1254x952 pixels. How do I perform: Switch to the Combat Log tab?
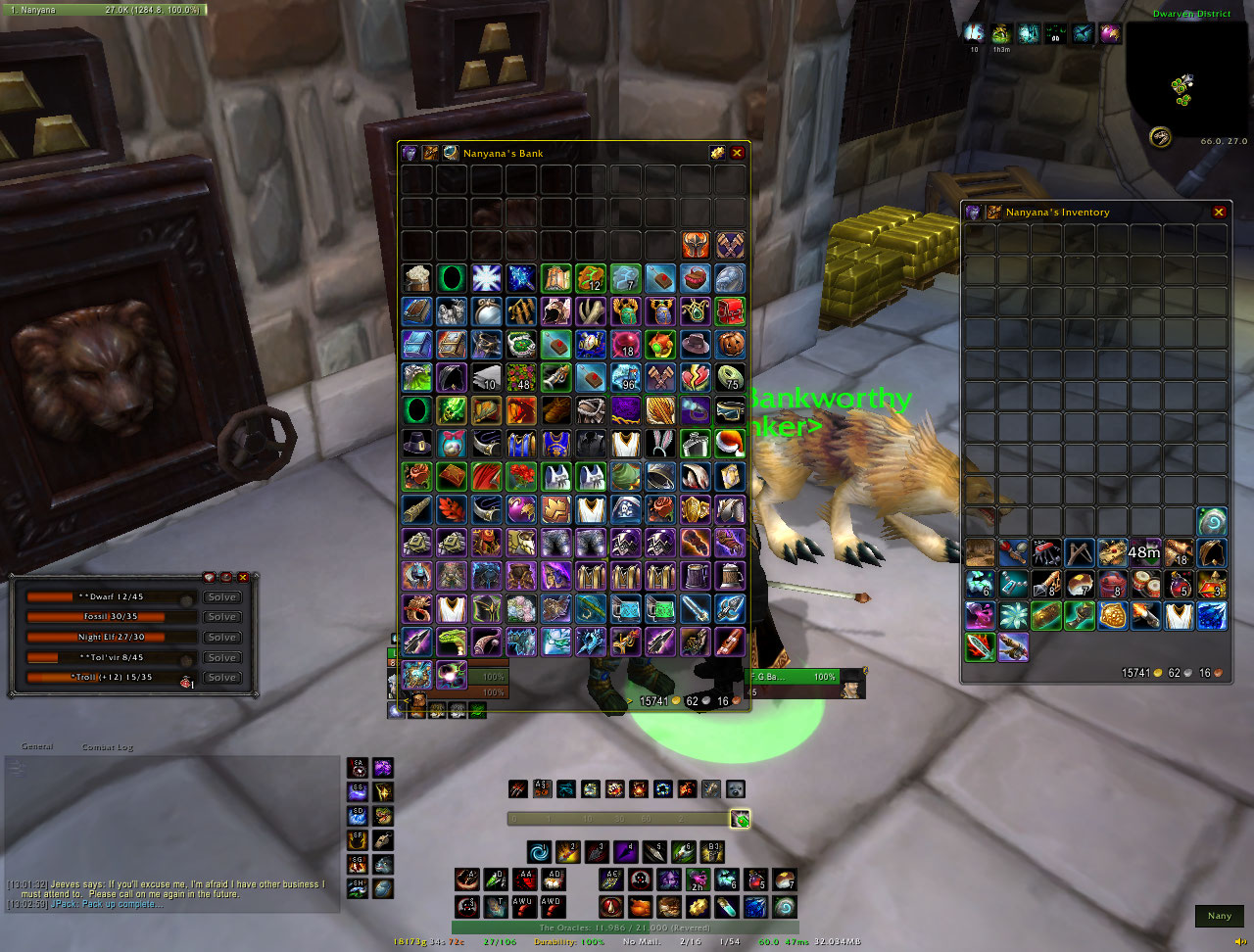107,747
